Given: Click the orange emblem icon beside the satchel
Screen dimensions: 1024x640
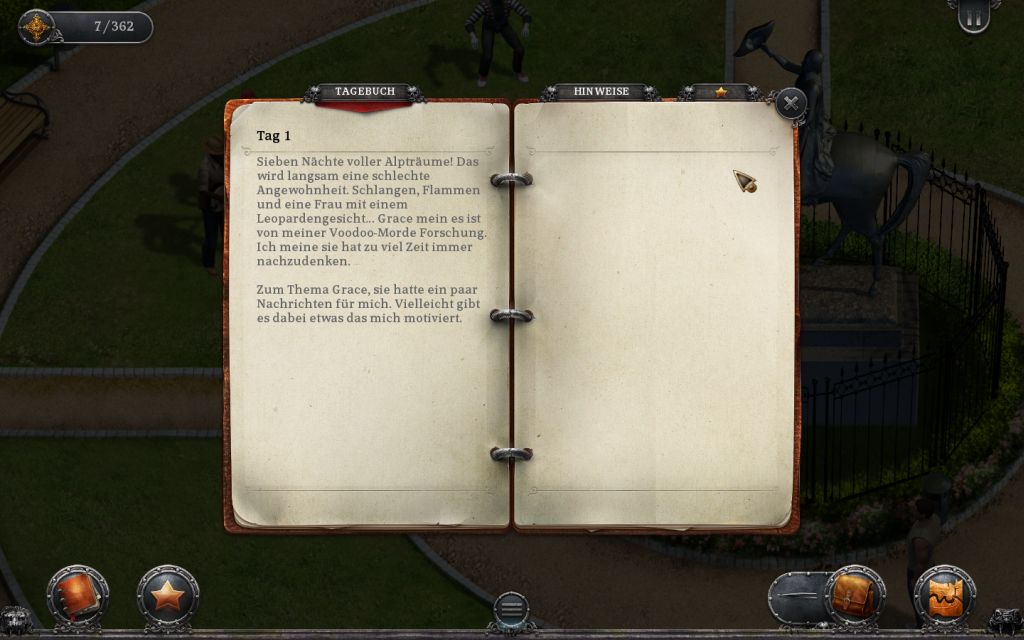Looking at the screenshot, I should [944, 596].
